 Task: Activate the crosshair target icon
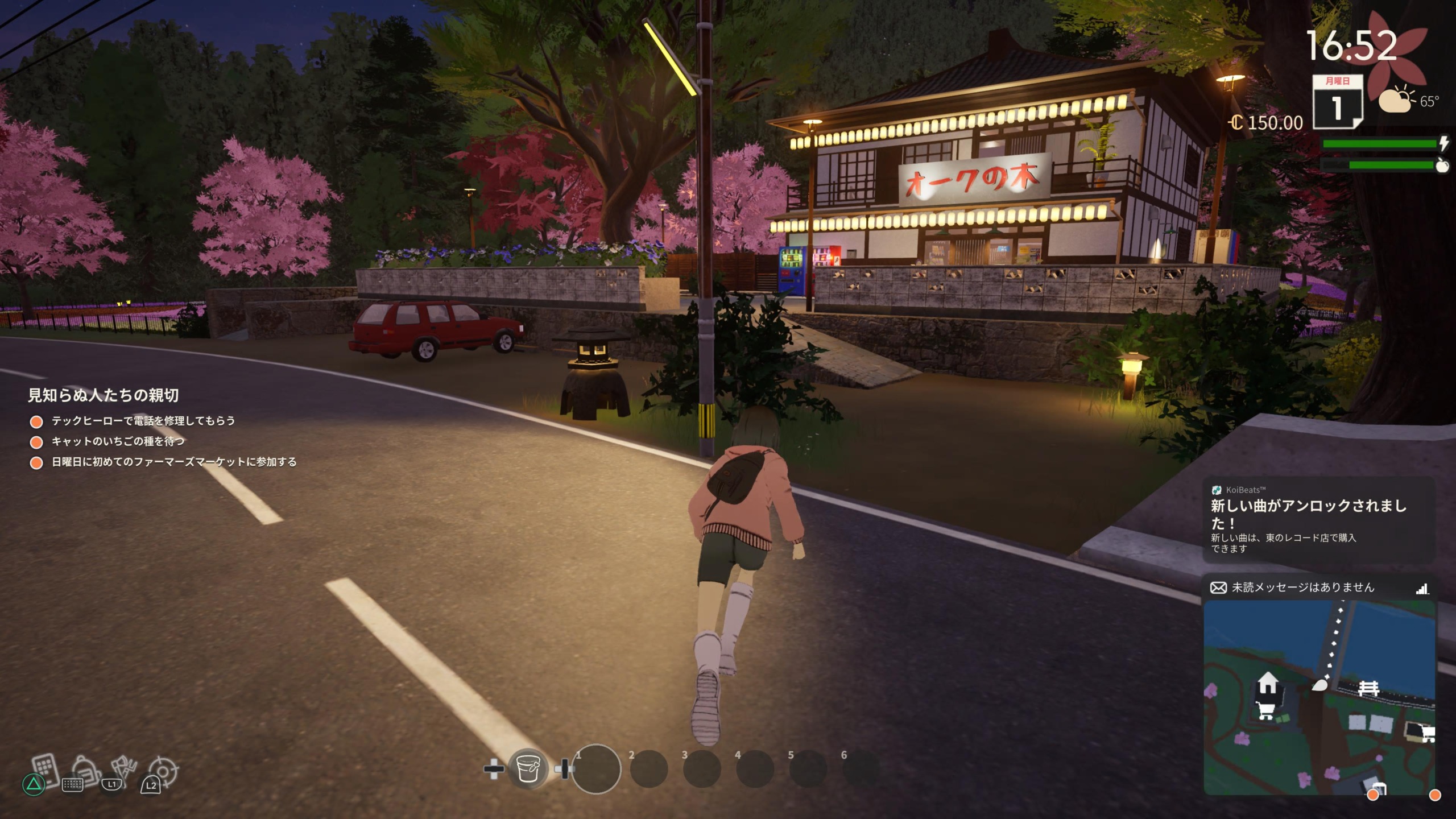[x=163, y=771]
